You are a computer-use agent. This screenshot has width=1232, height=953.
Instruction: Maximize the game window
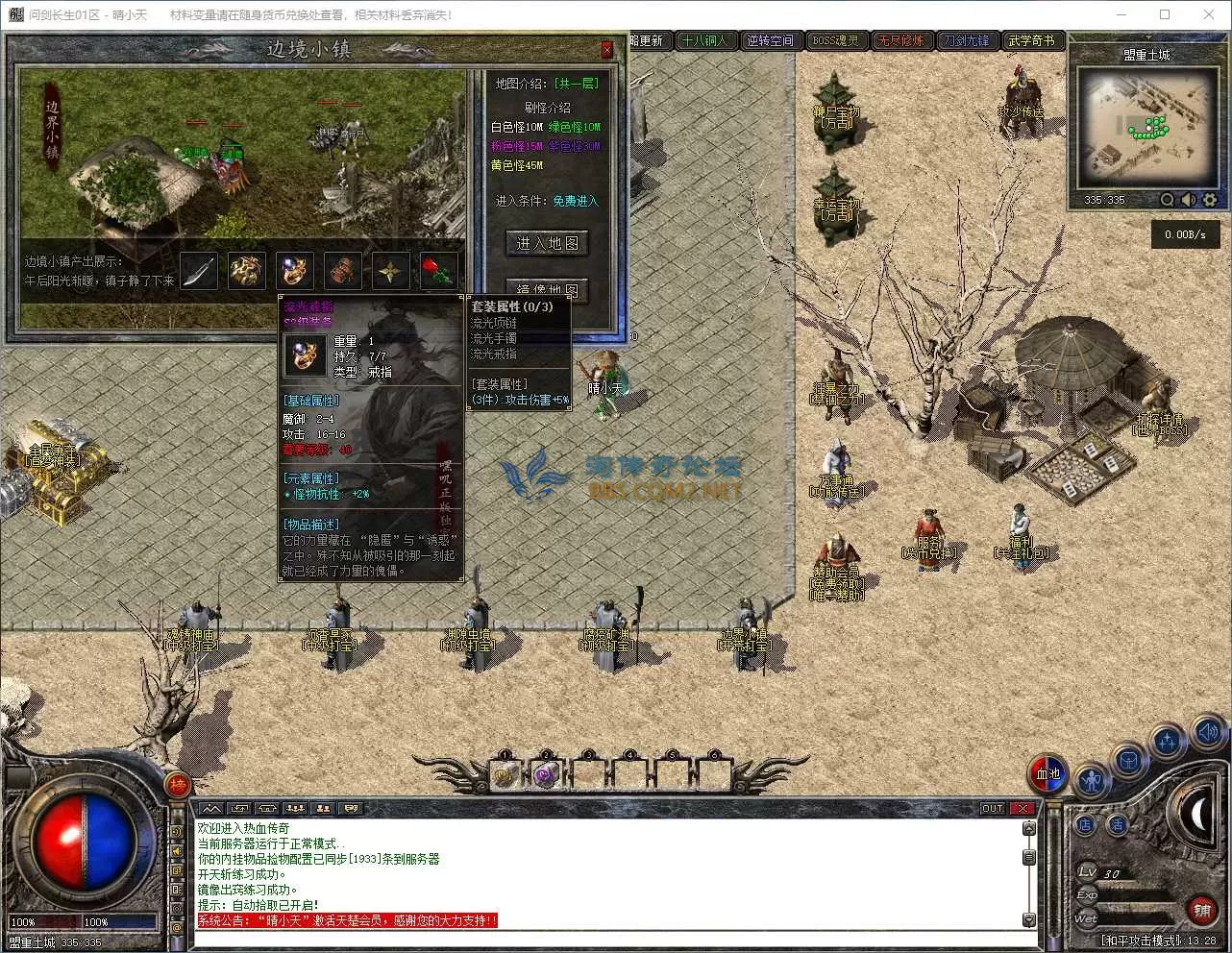1165,14
